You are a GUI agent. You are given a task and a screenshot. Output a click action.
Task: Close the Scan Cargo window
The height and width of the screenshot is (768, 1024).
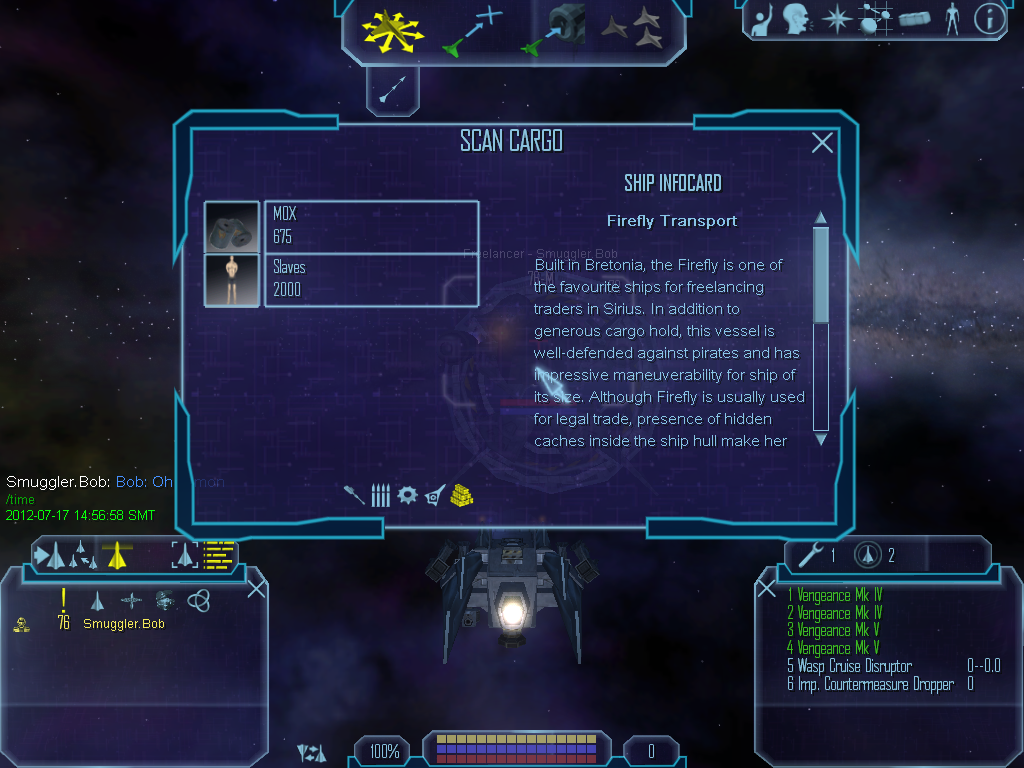tap(822, 143)
